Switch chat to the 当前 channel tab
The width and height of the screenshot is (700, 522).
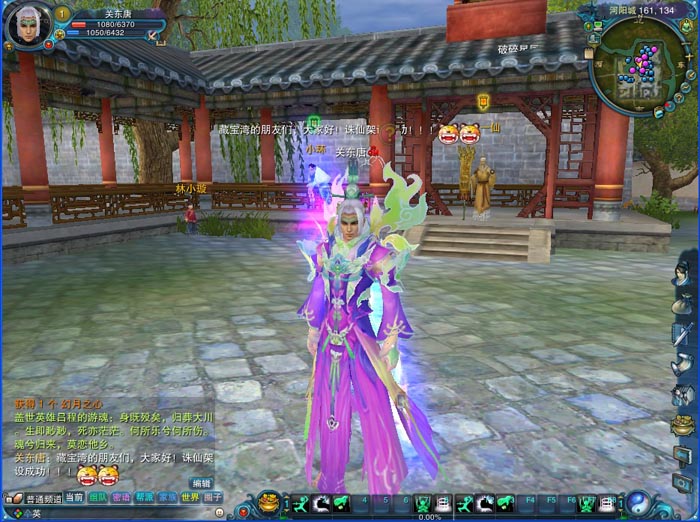pyautogui.click(x=74, y=497)
